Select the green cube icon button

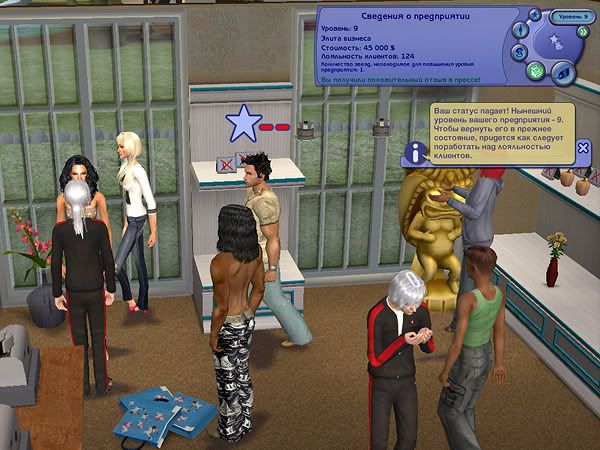[x=535, y=71]
